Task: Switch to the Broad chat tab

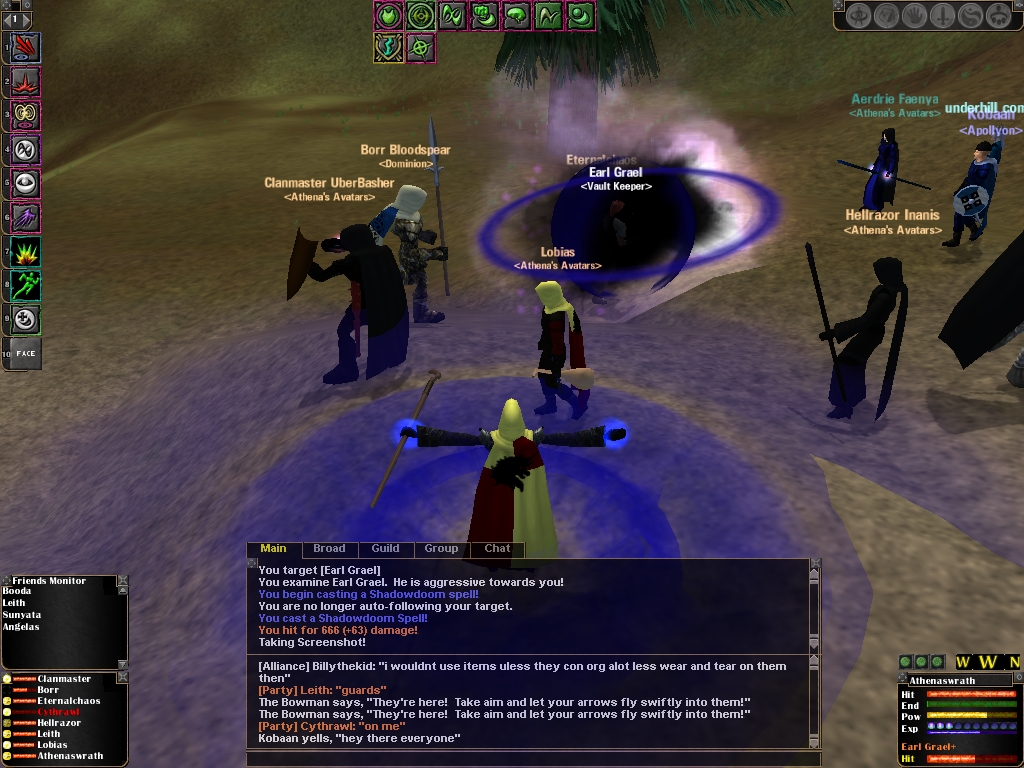Action: point(329,548)
